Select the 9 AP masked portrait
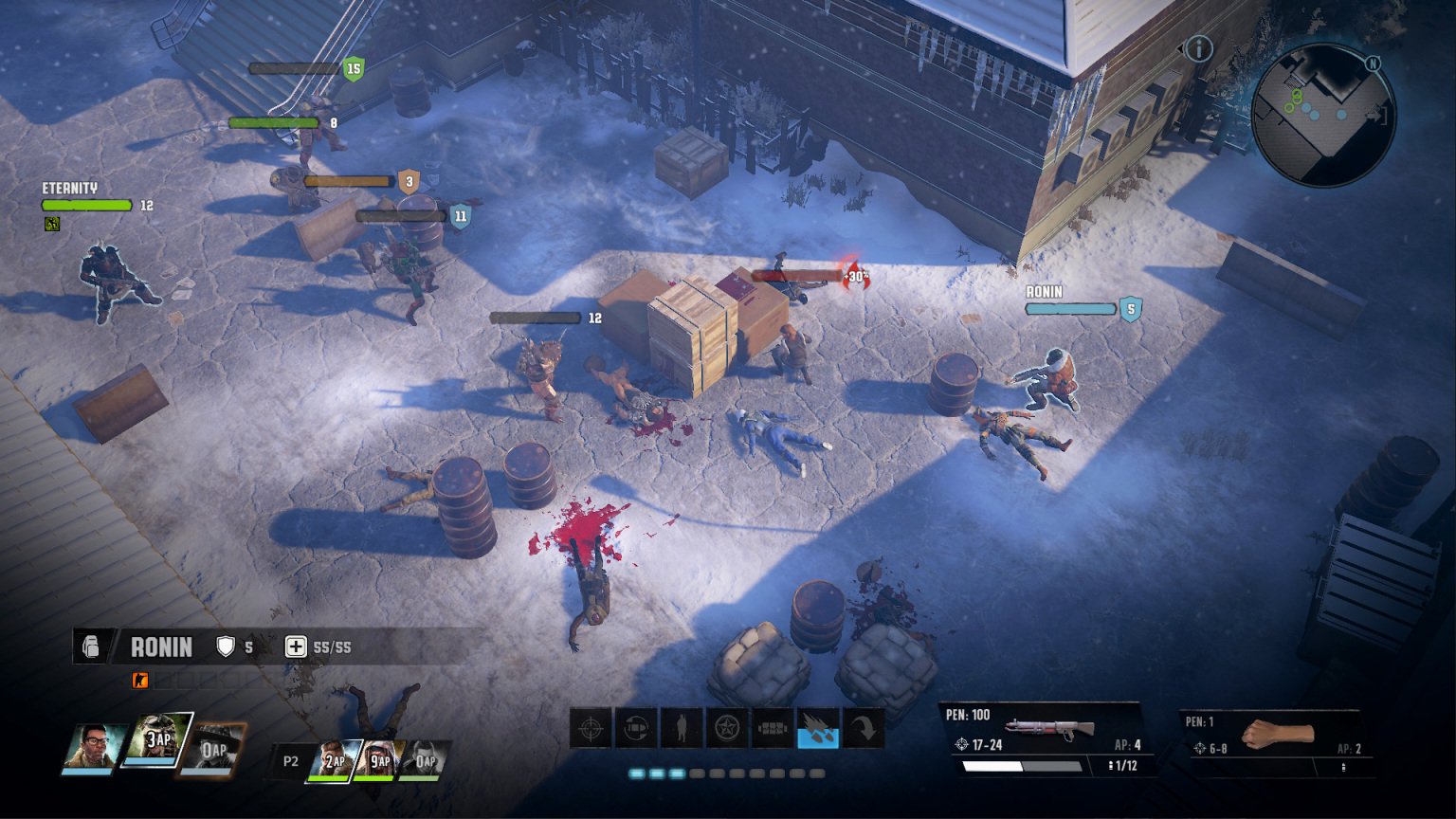This screenshot has height=819, width=1456. (x=377, y=760)
